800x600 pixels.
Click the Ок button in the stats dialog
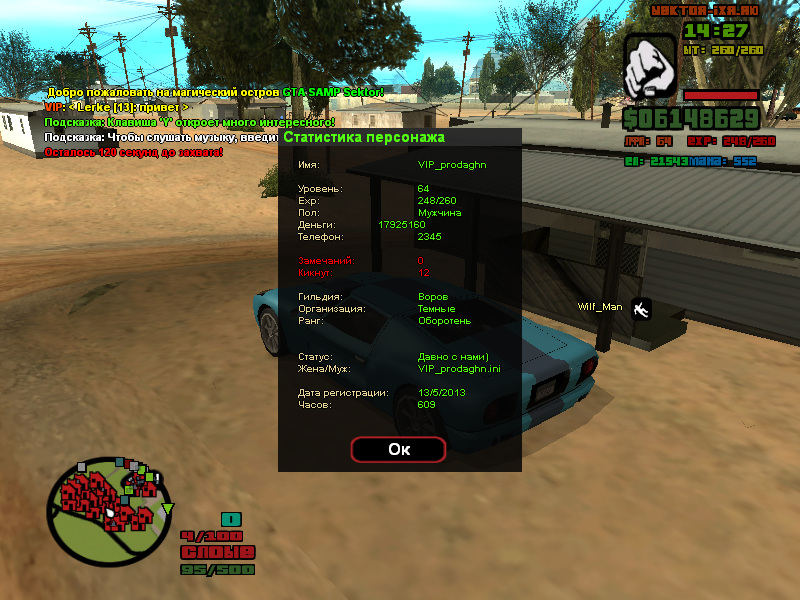tap(398, 450)
